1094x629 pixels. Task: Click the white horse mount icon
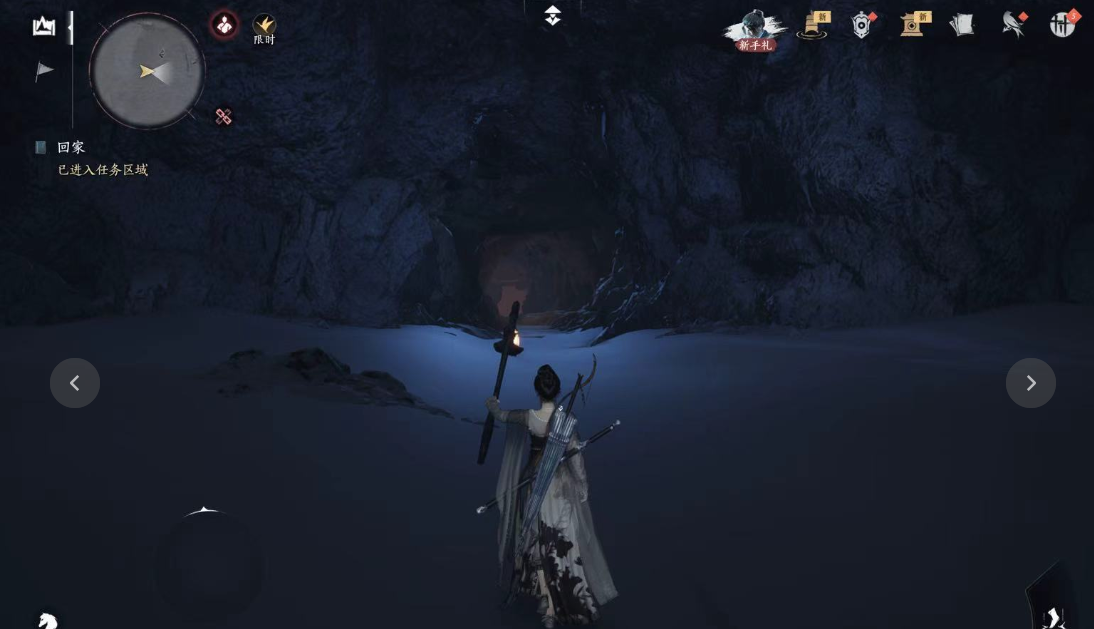pyautogui.click(x=47, y=620)
